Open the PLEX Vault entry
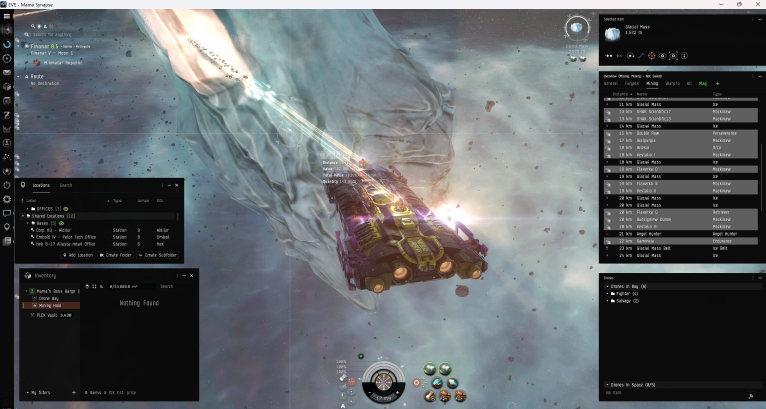This screenshot has width=766, height=409. pos(48,315)
